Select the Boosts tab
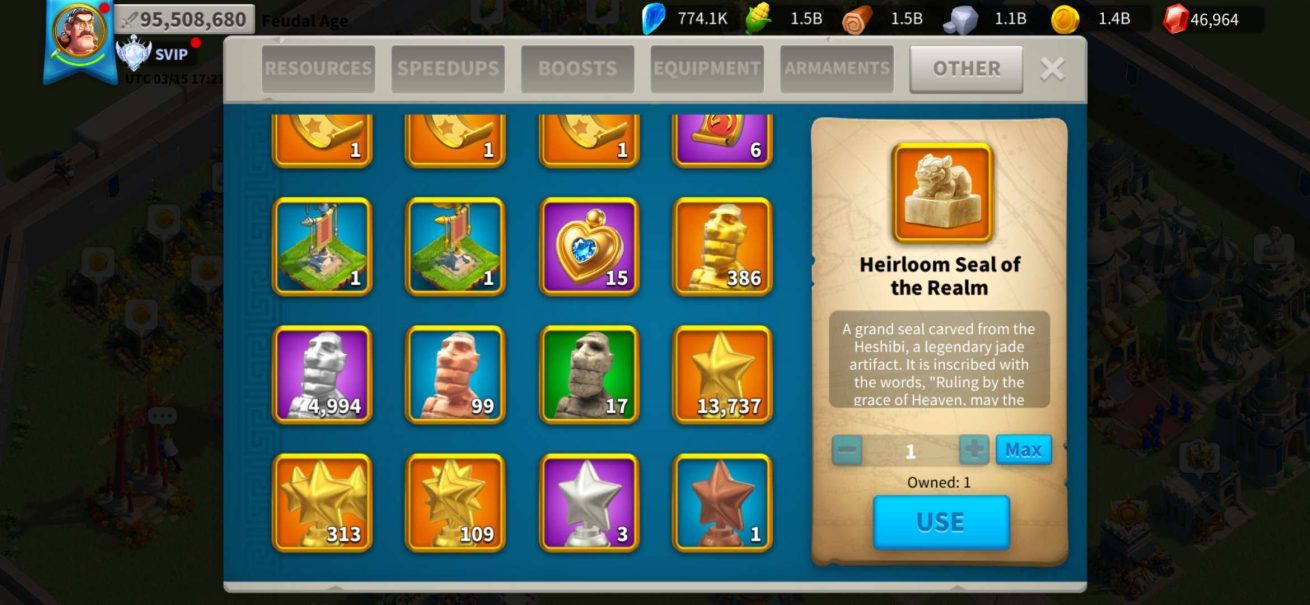The height and width of the screenshot is (605, 1310). point(577,69)
